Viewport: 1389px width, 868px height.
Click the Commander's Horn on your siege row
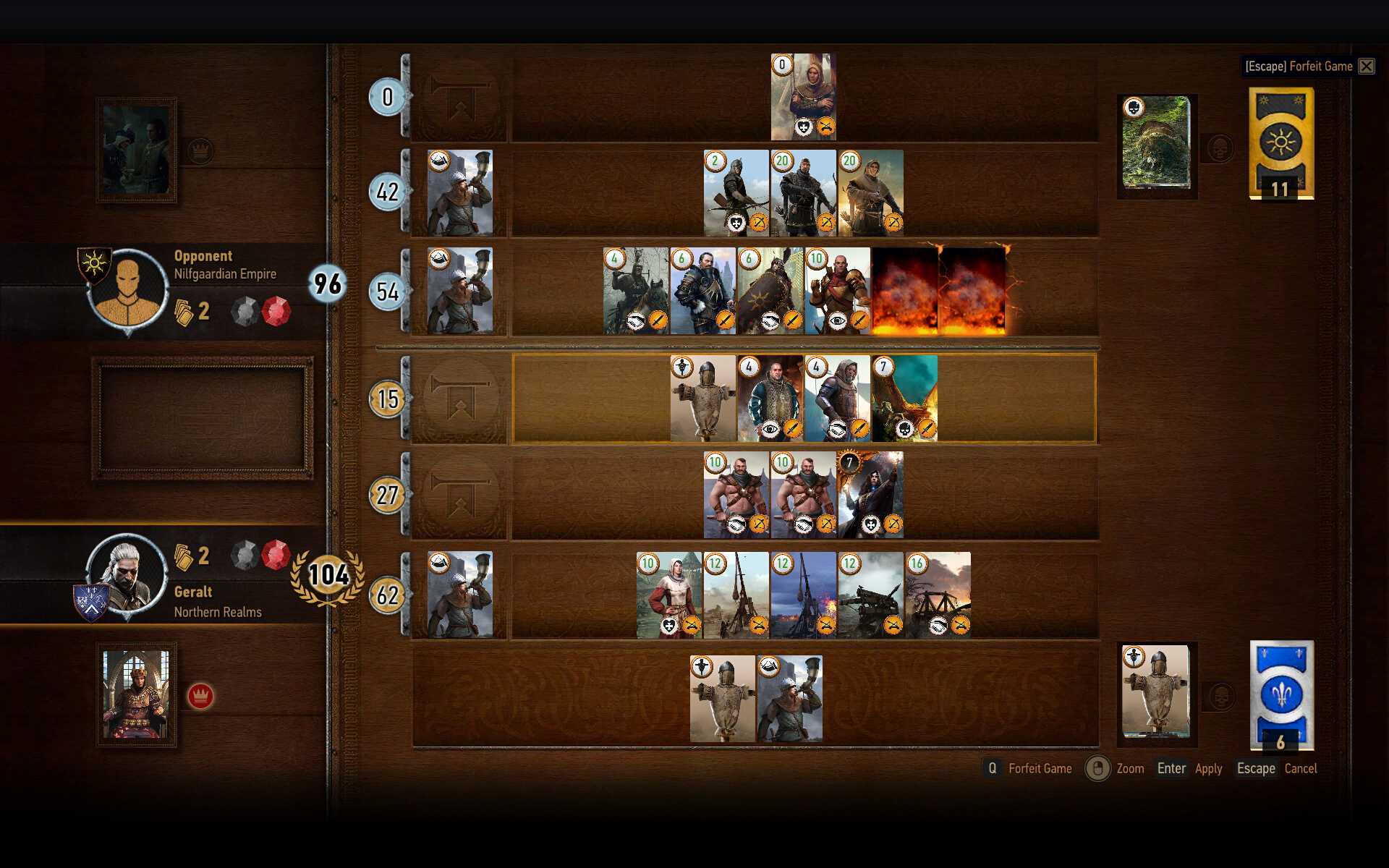[460, 595]
